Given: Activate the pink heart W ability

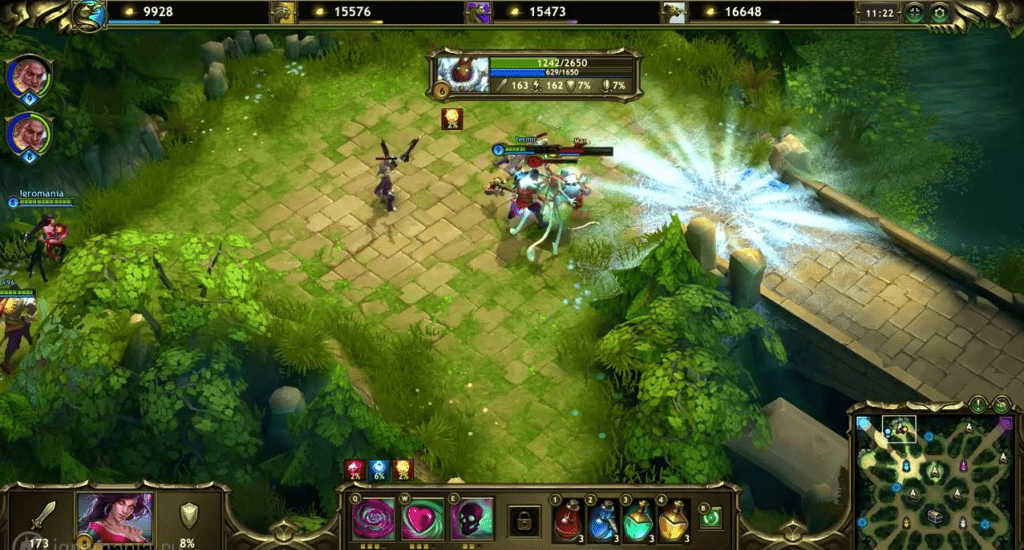Looking at the screenshot, I should pos(422,519).
